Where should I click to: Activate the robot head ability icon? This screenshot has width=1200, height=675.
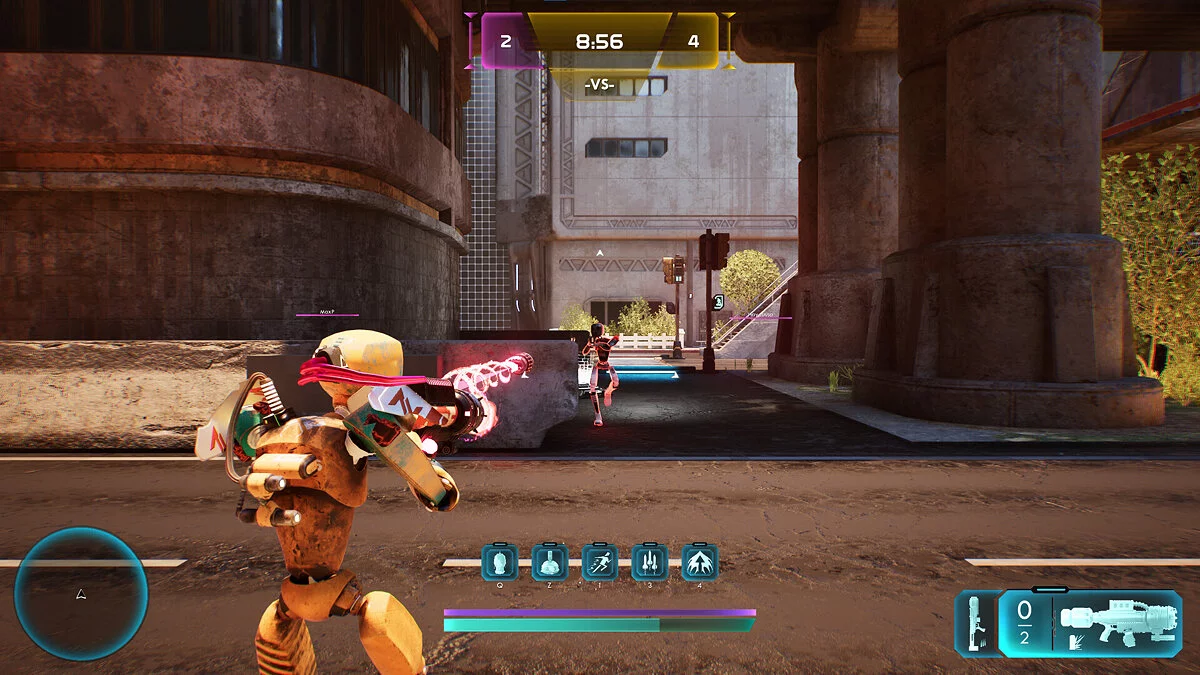pos(499,562)
